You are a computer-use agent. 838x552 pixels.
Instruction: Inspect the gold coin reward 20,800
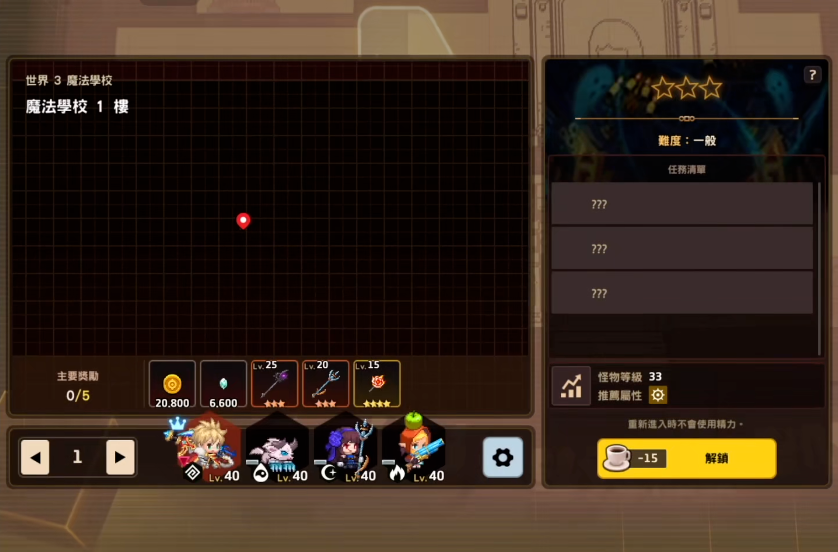point(172,384)
